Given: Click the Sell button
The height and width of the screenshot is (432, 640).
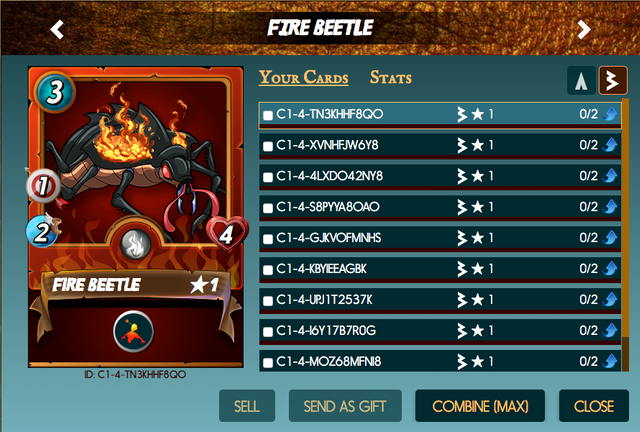Looking at the screenshot, I should click(246, 406).
